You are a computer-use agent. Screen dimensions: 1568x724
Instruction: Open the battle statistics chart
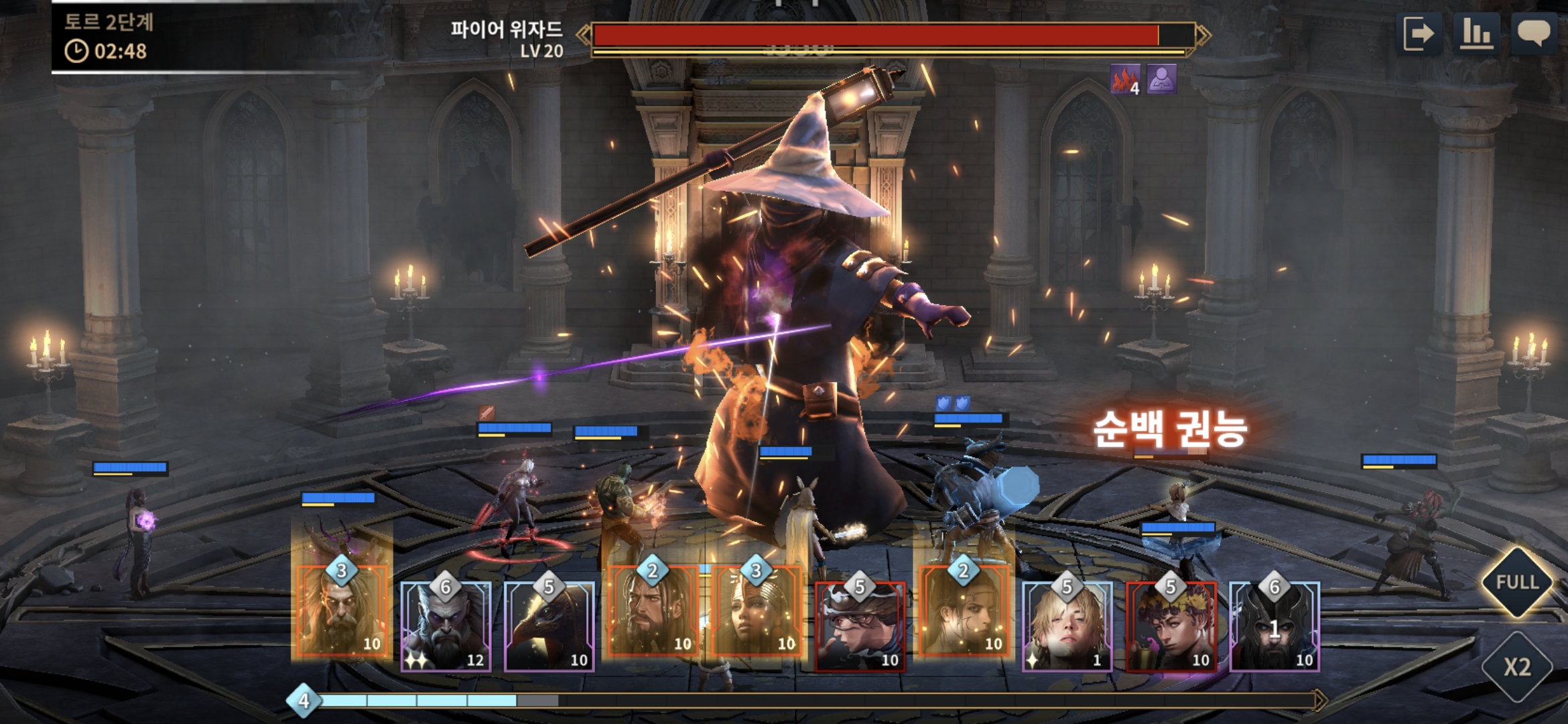[x=1477, y=34]
